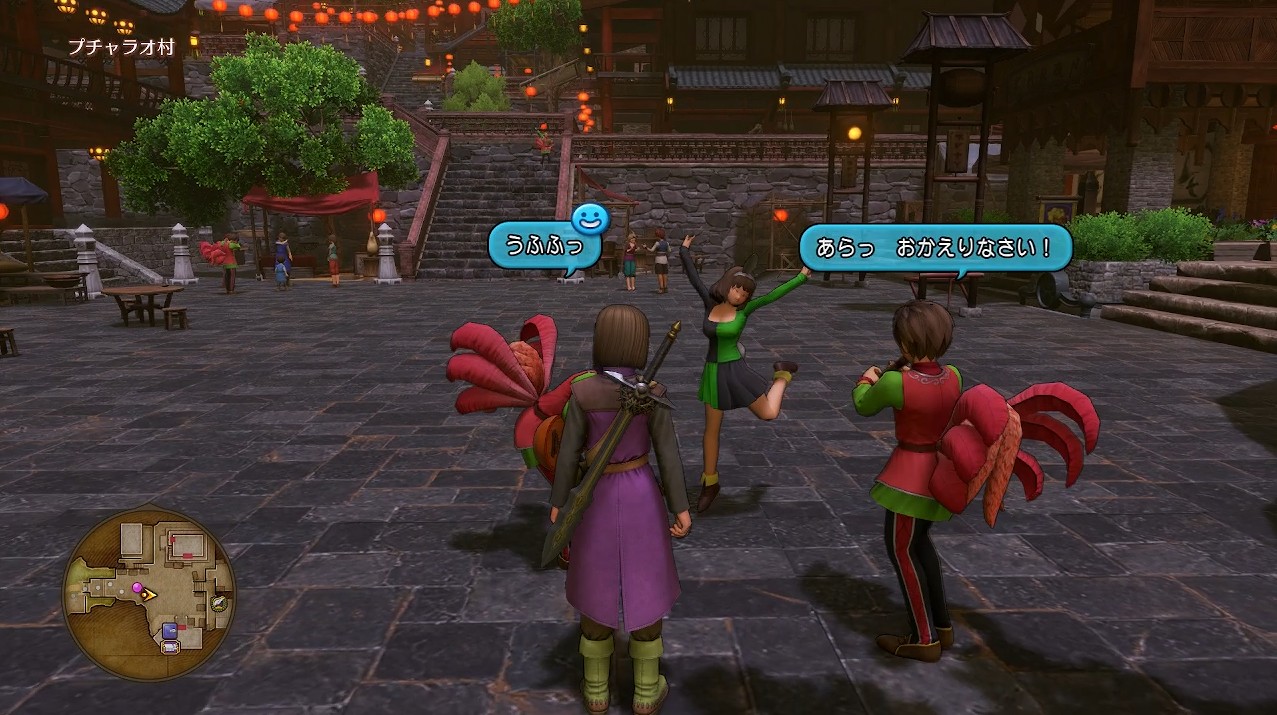Click the yellow player arrow on minimap
Viewport: 1277px width, 715px height.
[149, 594]
